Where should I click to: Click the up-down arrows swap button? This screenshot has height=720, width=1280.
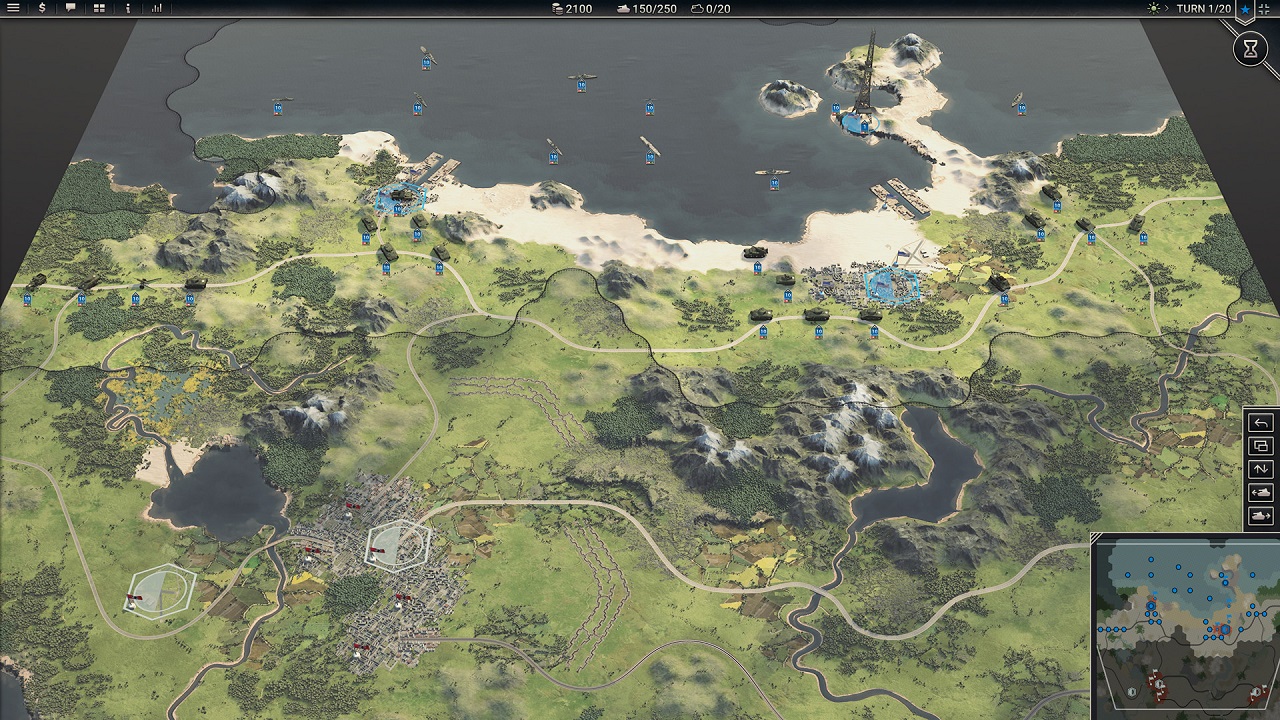point(1261,469)
